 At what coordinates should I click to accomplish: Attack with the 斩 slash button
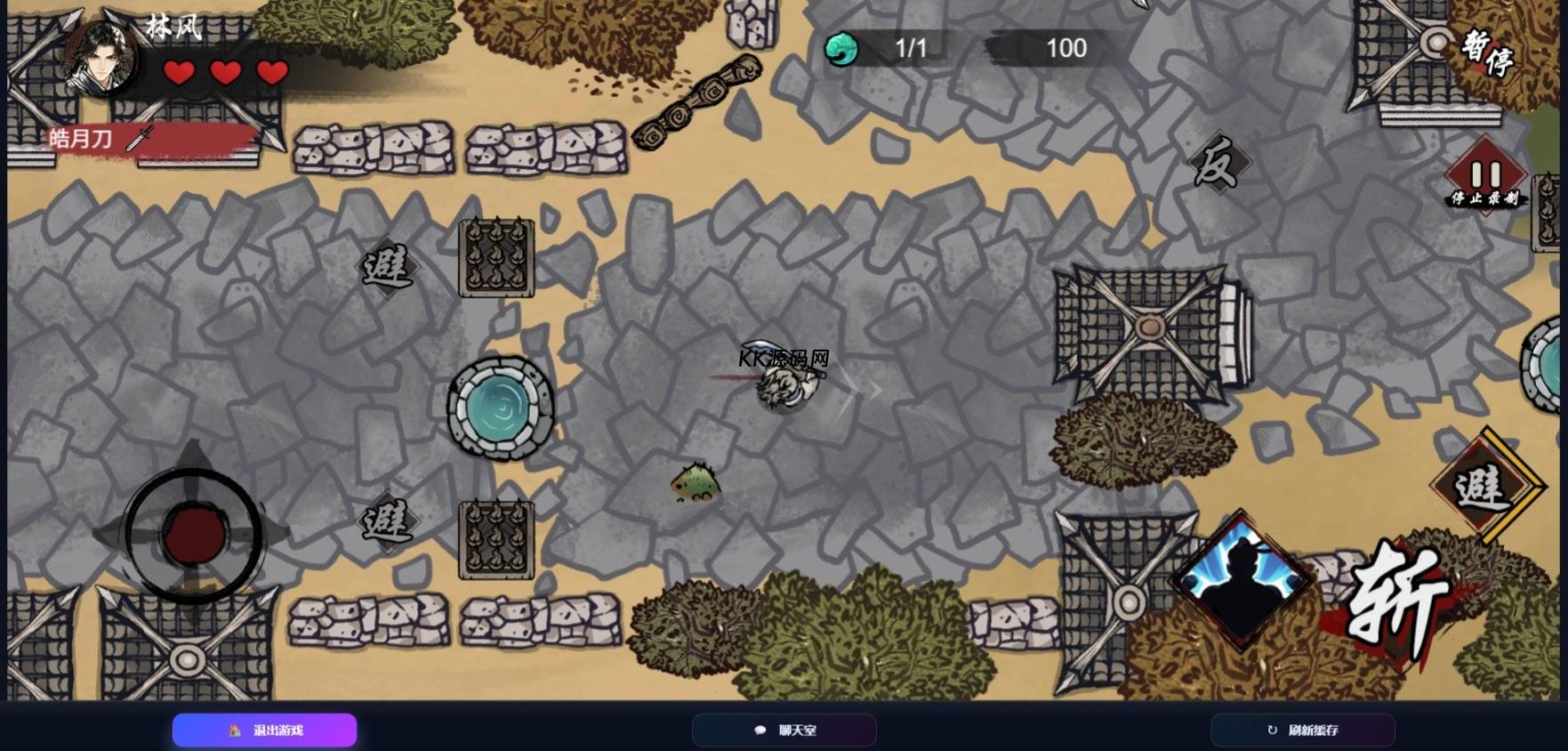tap(1396, 603)
